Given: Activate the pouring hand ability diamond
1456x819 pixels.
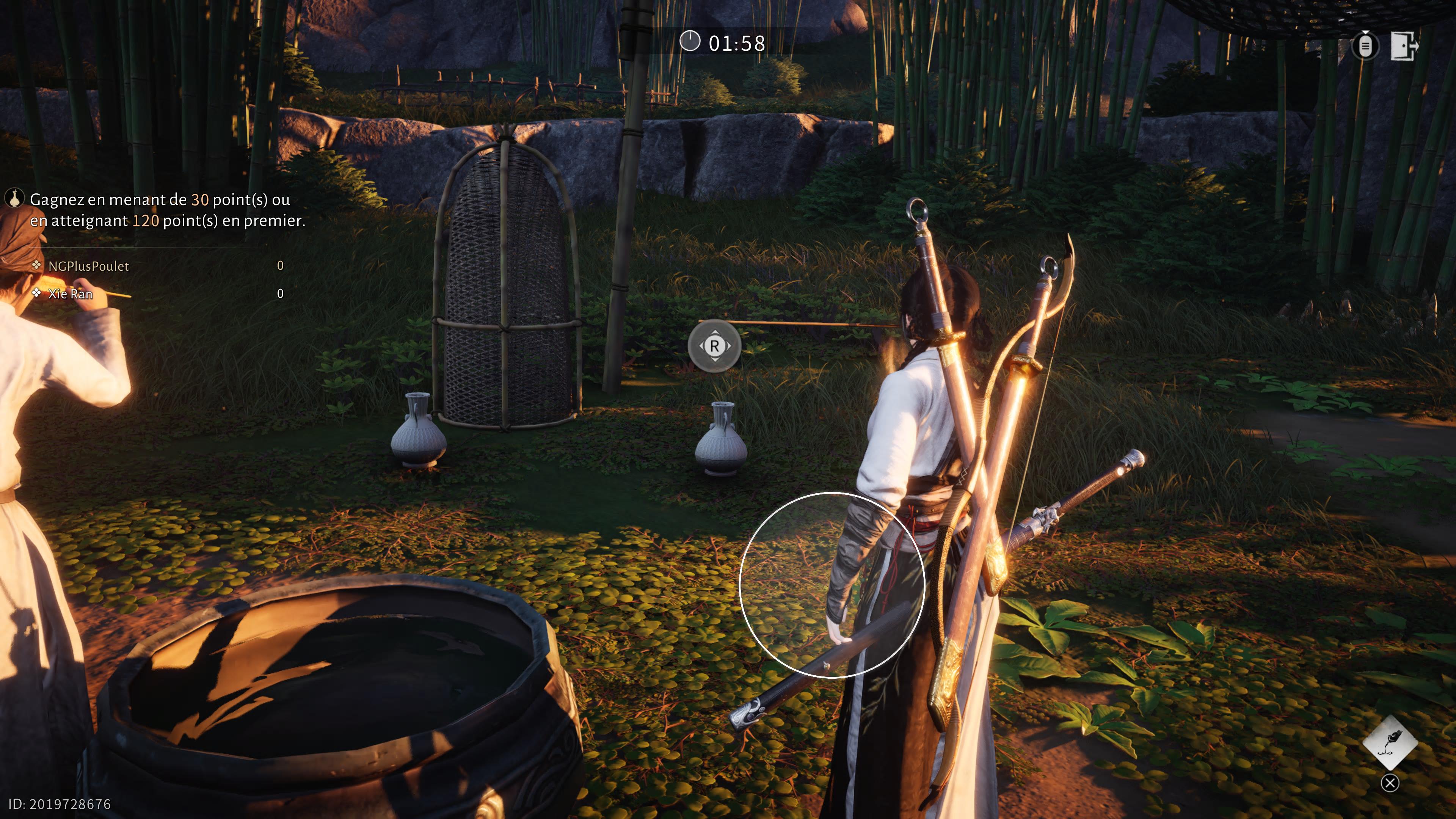Looking at the screenshot, I should tap(1390, 742).
